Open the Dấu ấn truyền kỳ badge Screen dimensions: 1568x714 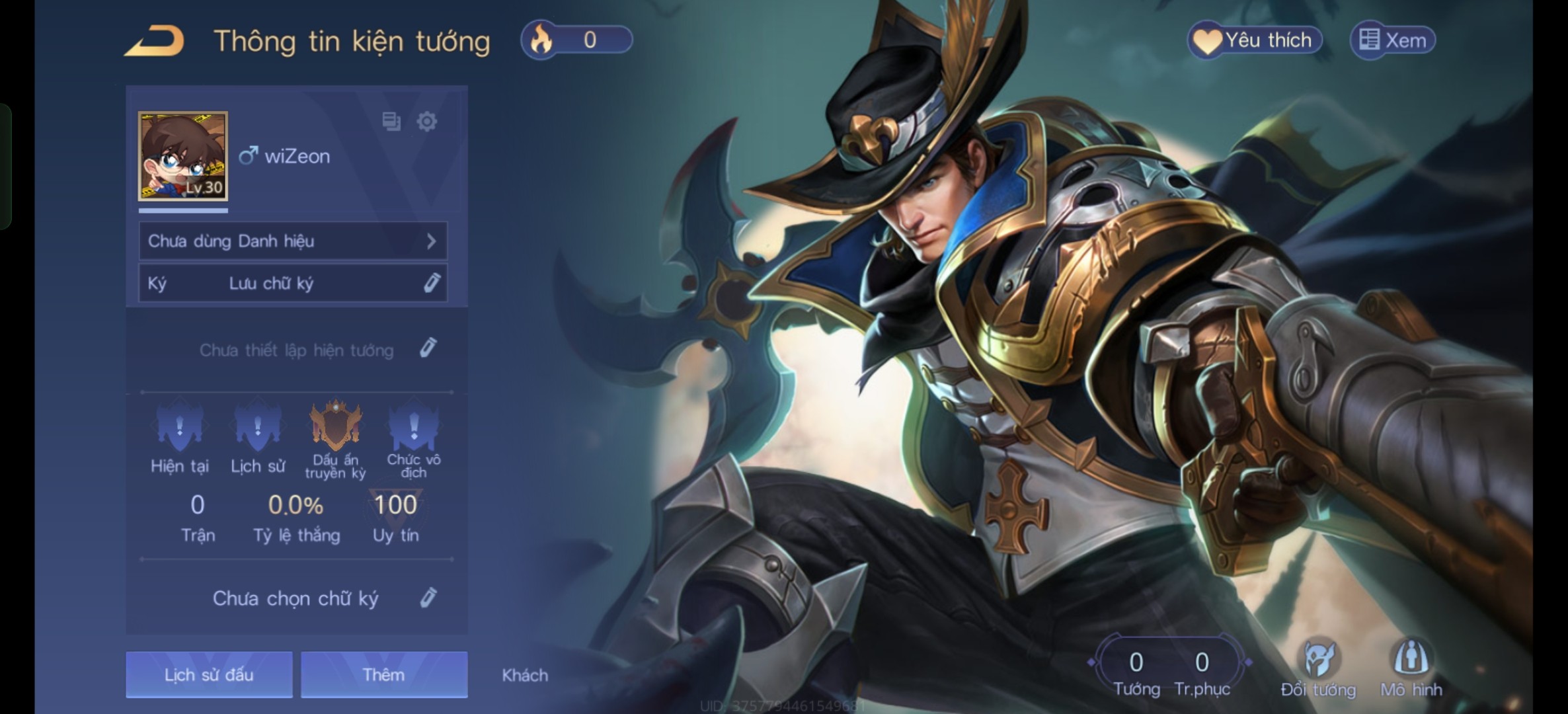pos(336,426)
